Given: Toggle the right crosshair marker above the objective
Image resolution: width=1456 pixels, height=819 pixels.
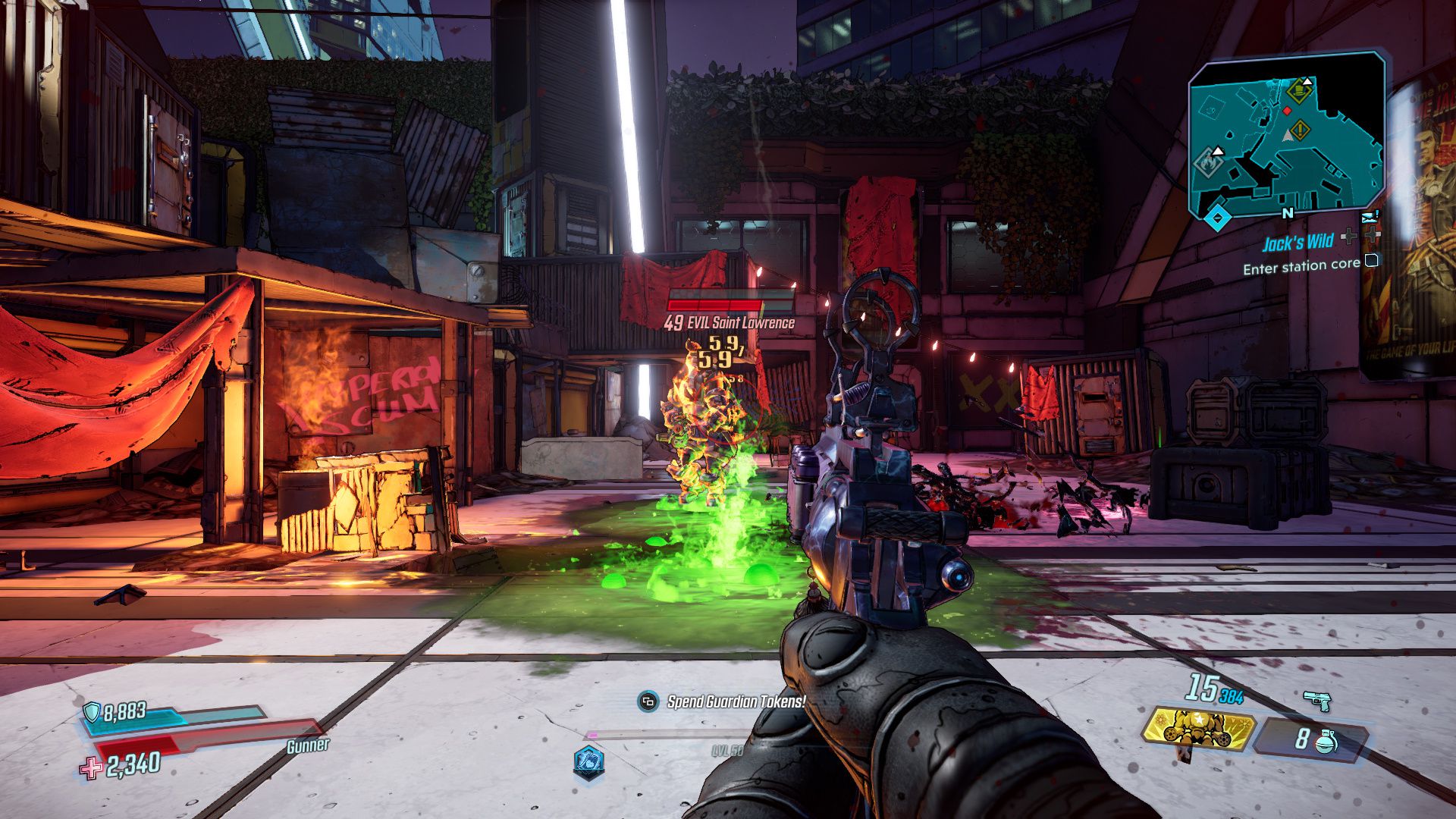Looking at the screenshot, I should (x=1372, y=234).
